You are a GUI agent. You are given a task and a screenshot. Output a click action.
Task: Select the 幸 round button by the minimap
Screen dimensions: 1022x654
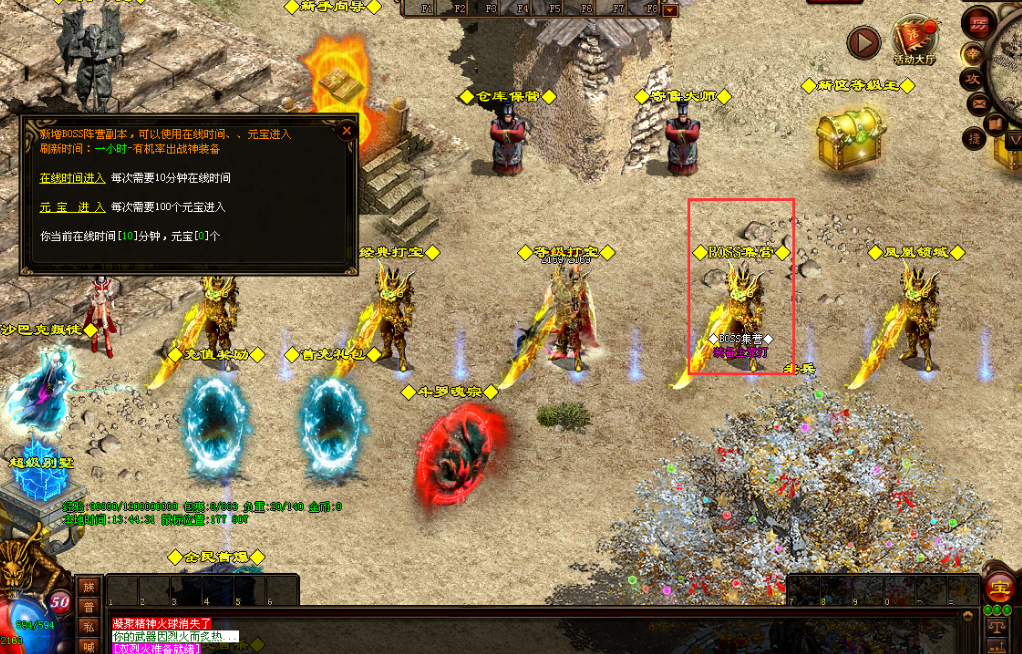tap(972, 52)
